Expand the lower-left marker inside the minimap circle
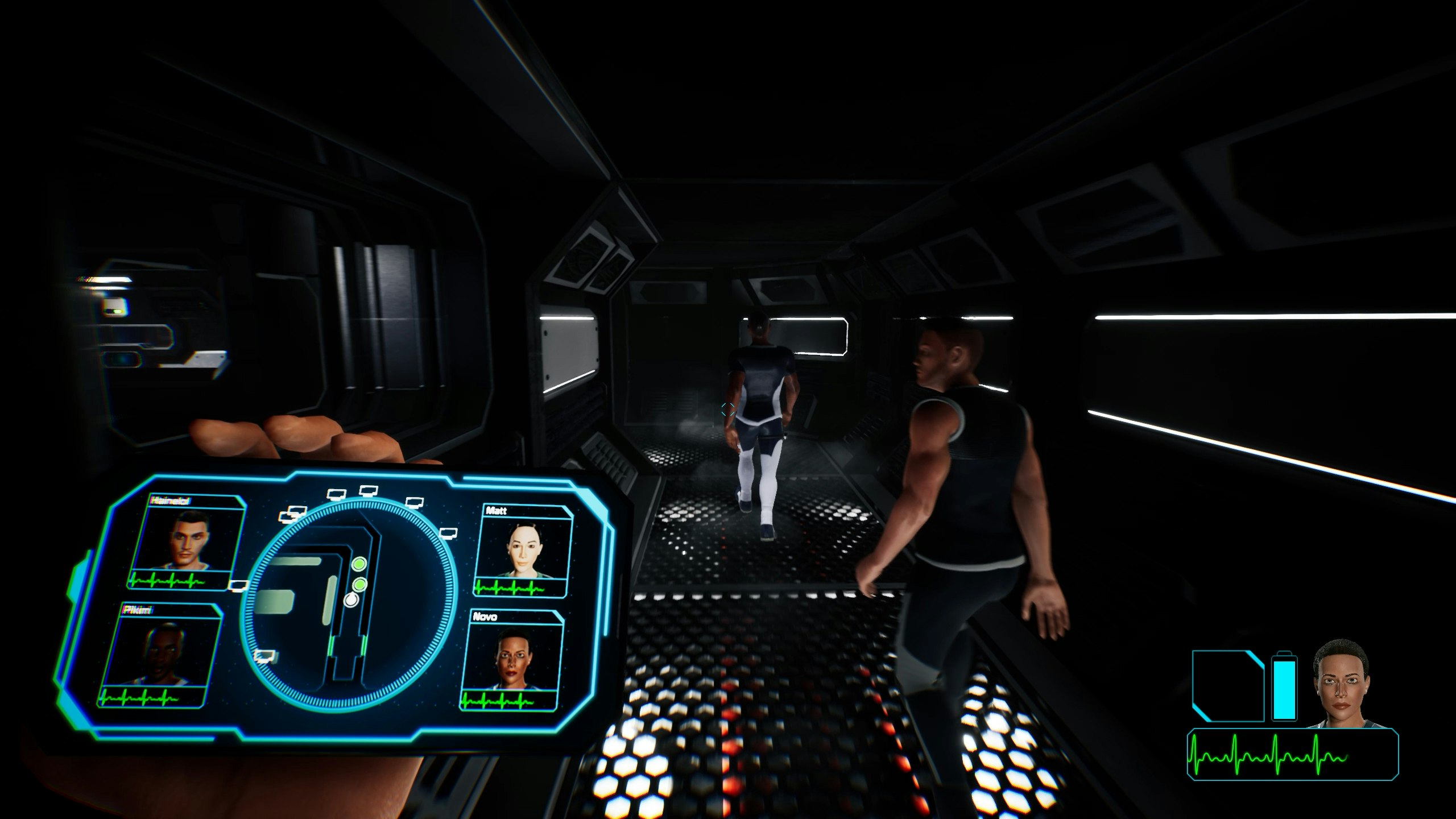The width and height of the screenshot is (1456, 819). click(264, 657)
